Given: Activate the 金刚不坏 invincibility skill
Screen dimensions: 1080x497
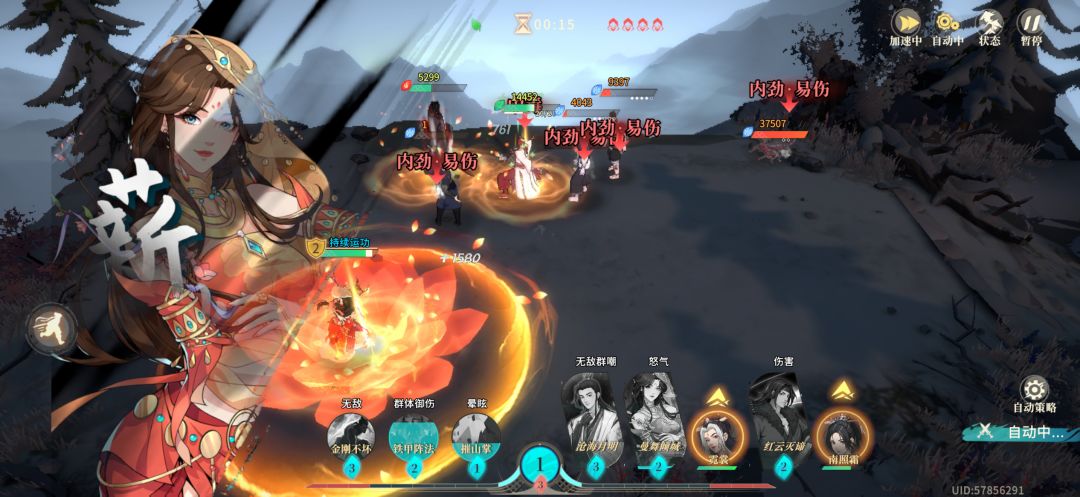Looking at the screenshot, I should [x=350, y=437].
